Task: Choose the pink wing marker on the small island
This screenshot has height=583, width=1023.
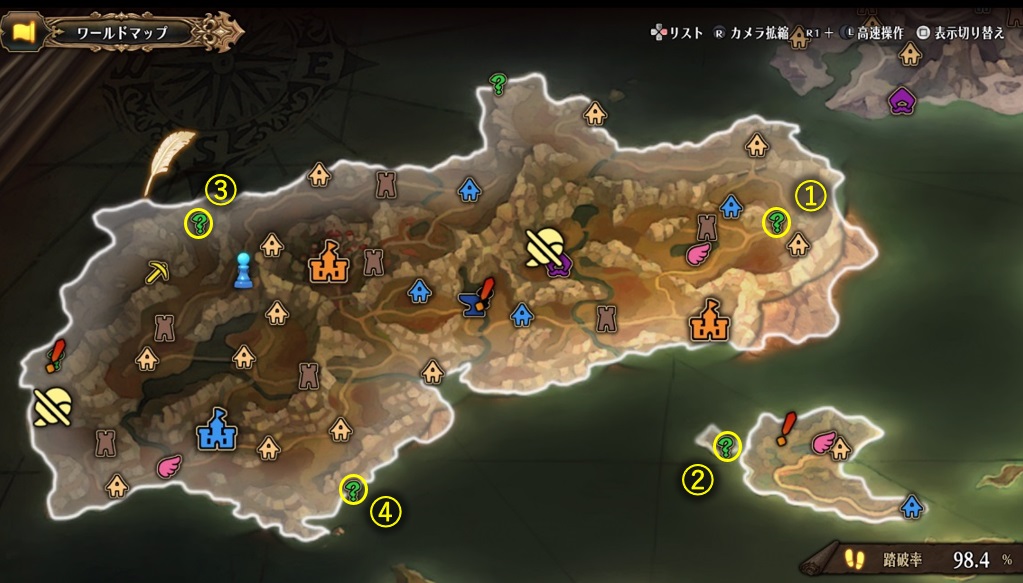Action: tap(823, 441)
